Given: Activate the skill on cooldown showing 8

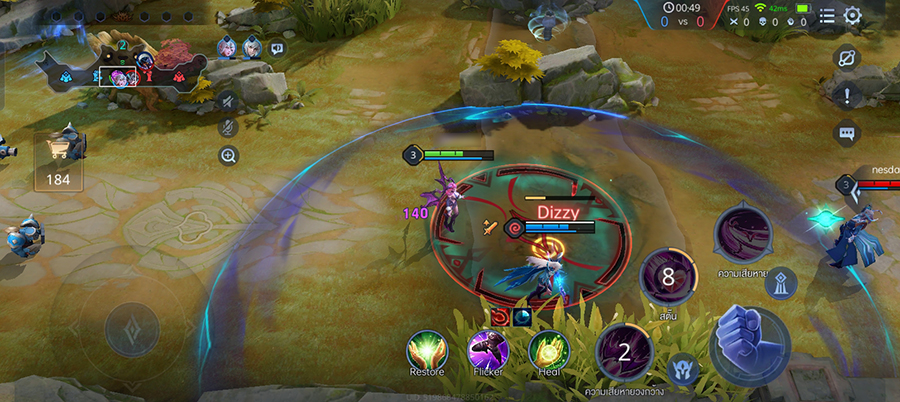Looking at the screenshot, I should click(666, 277).
